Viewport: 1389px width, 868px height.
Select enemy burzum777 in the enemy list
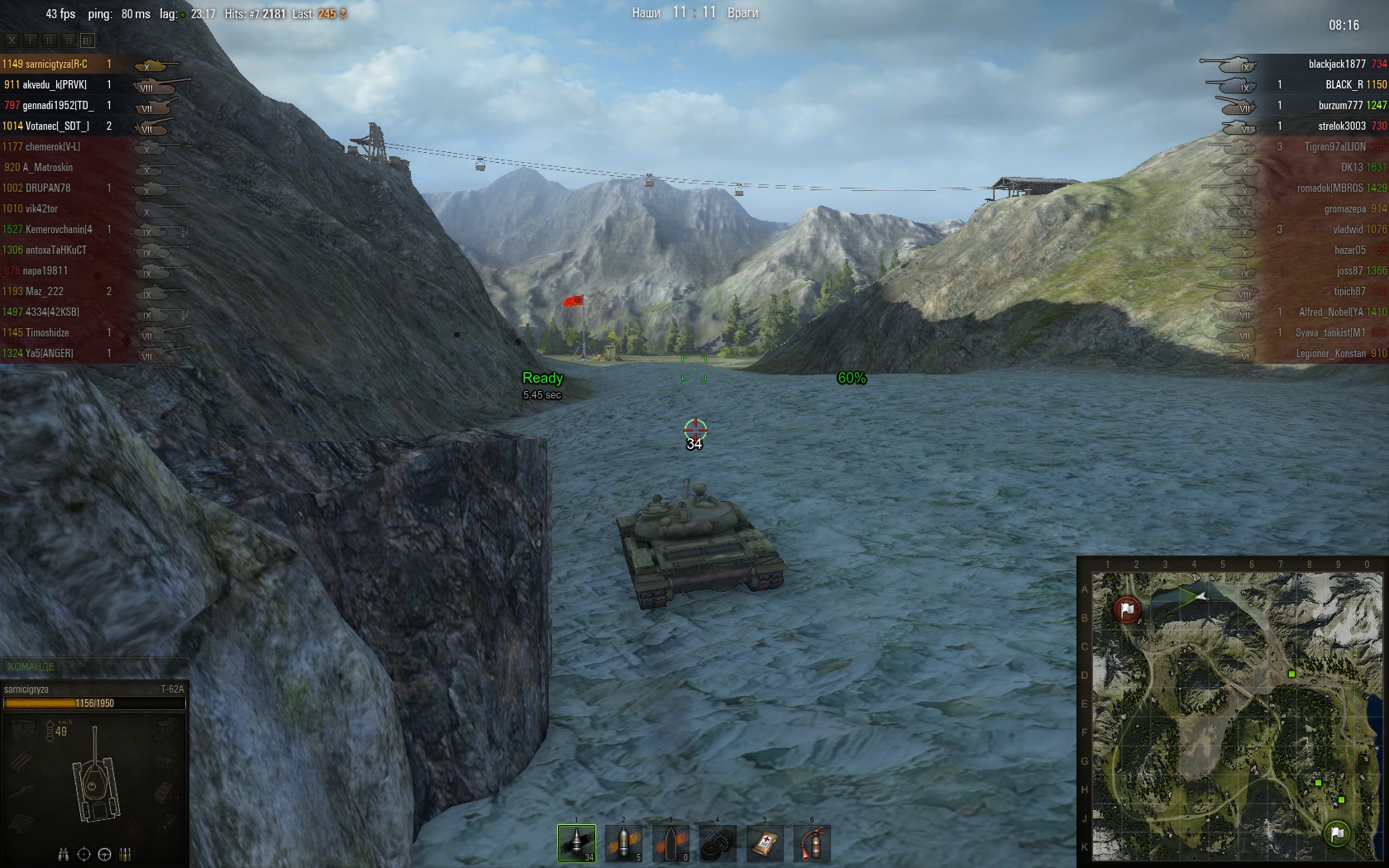(1339, 105)
